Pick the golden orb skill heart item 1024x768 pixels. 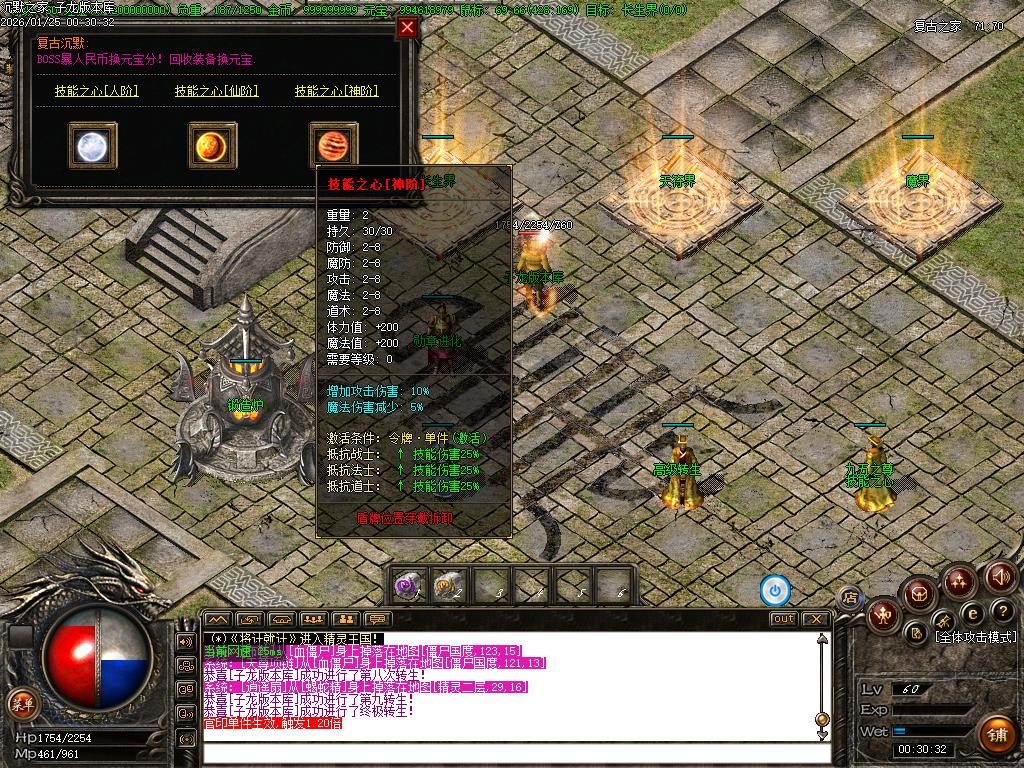tap(213, 146)
